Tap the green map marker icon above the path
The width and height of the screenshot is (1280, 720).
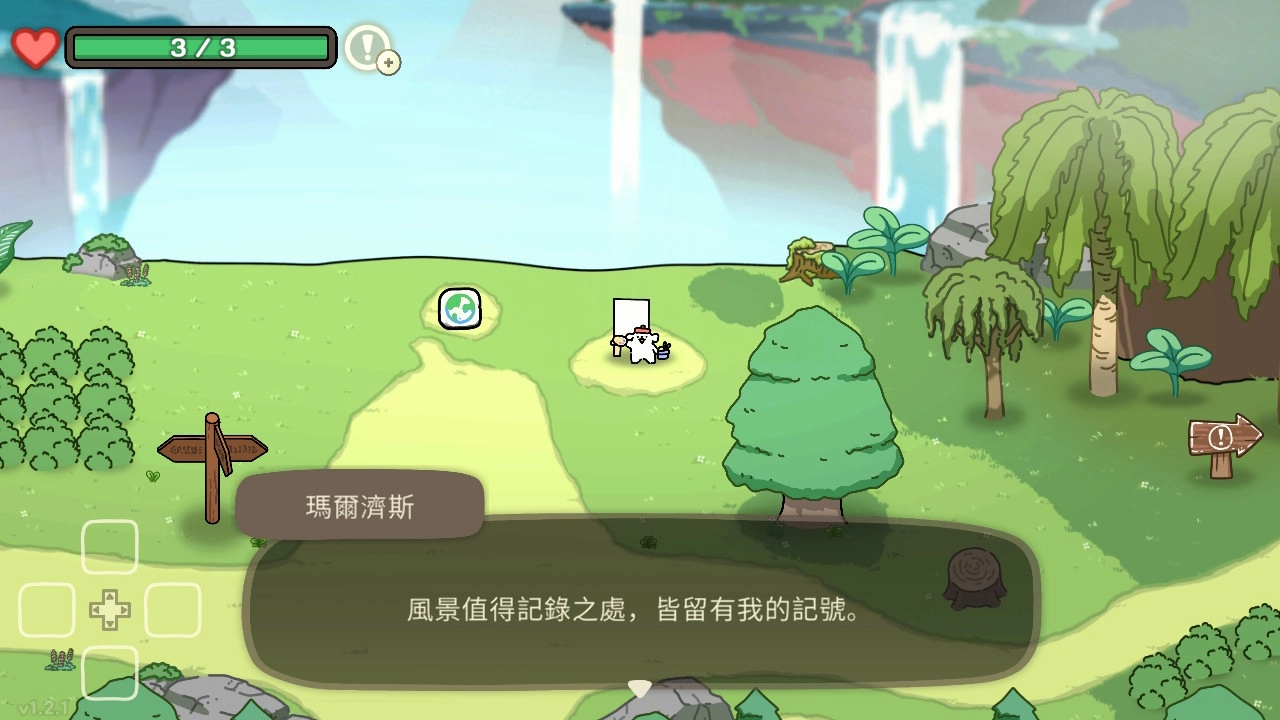pyautogui.click(x=459, y=310)
